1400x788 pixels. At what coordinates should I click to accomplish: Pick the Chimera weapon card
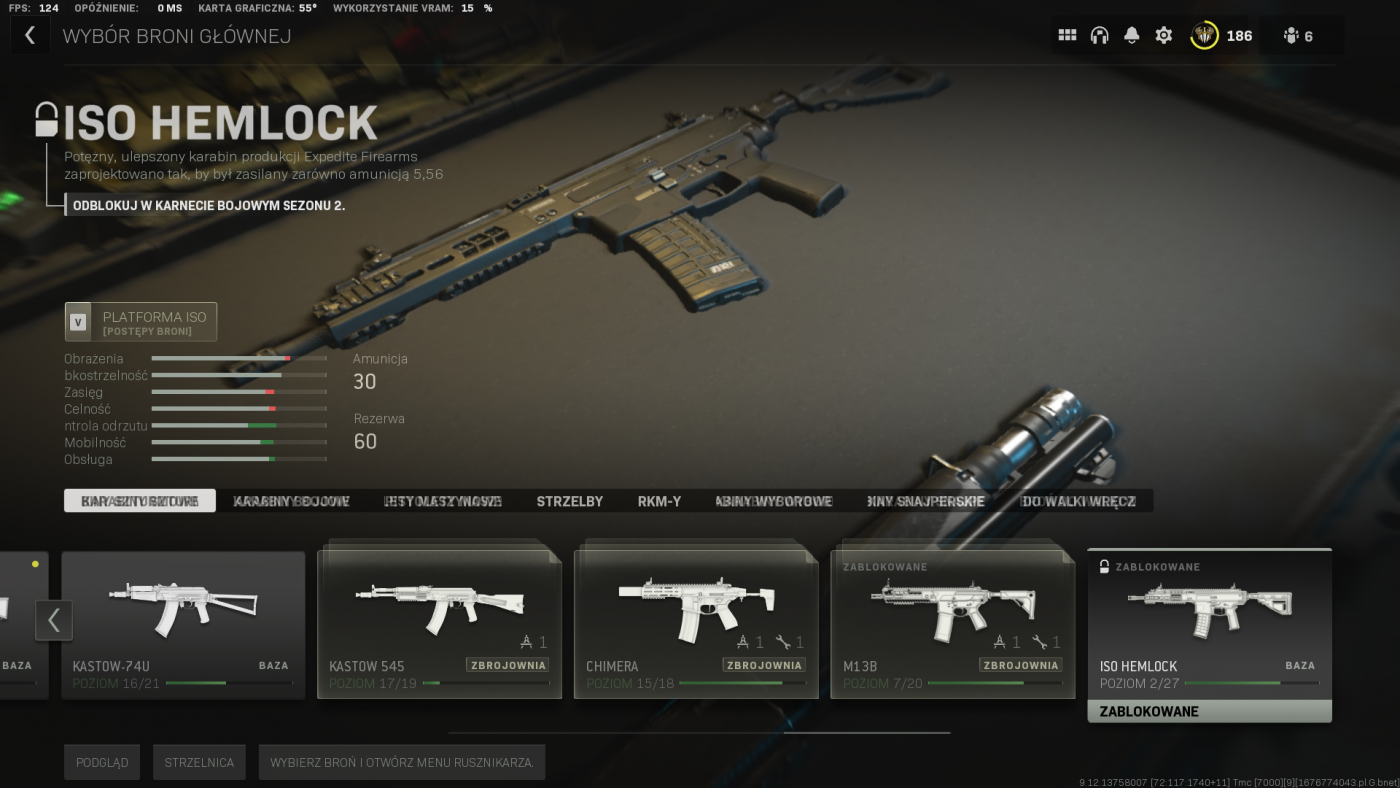coord(696,624)
